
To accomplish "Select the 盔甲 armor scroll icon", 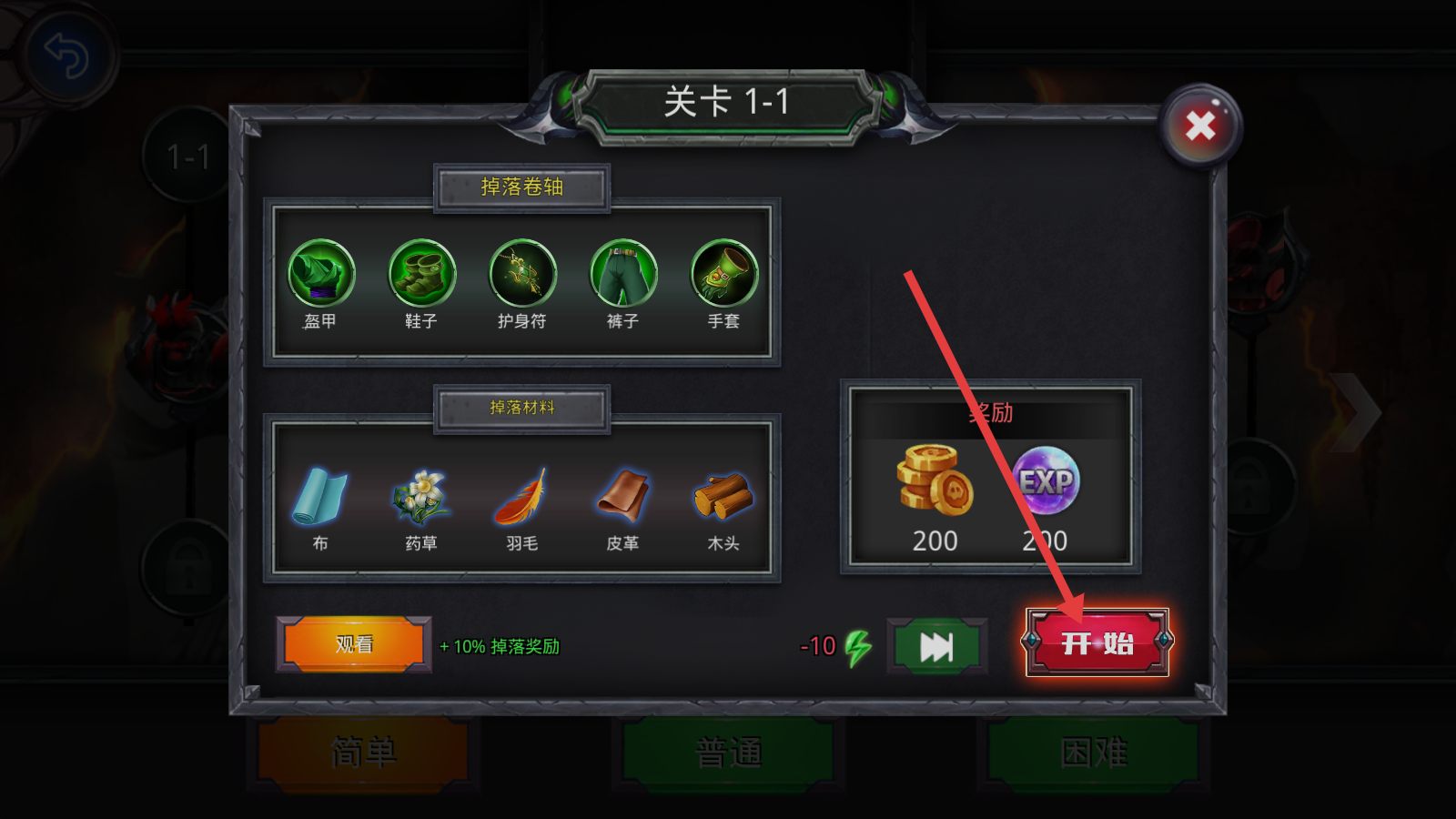I will 320,273.
